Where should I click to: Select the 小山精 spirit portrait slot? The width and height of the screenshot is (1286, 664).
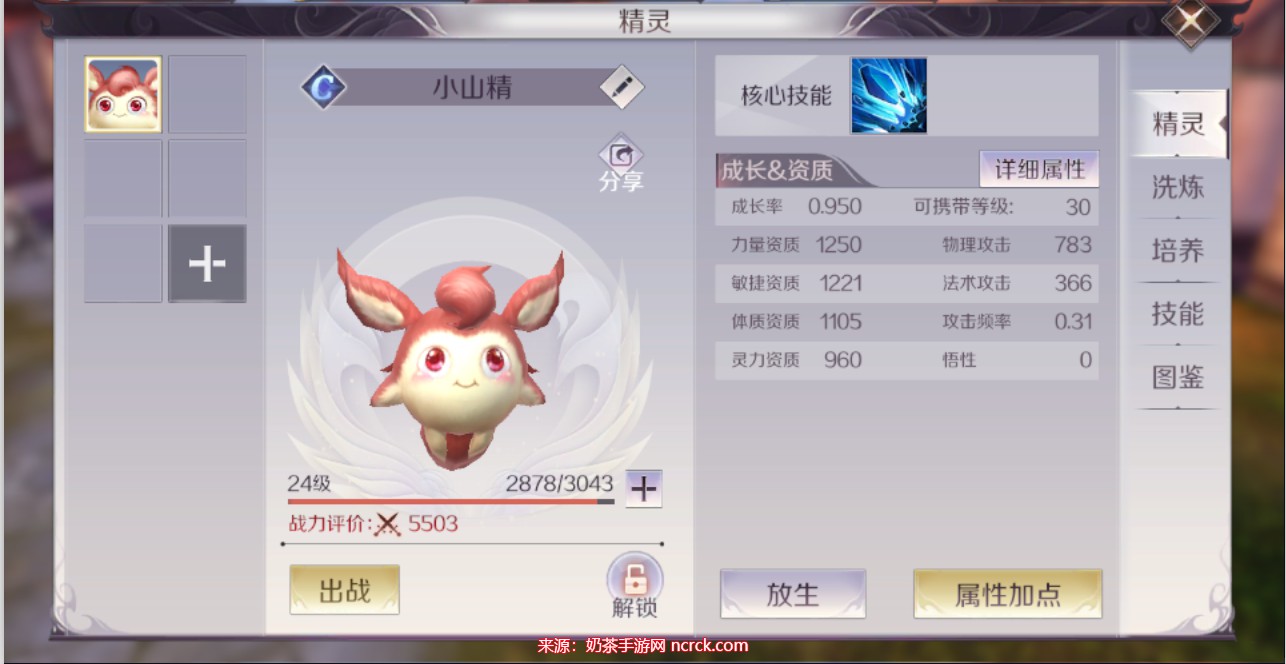click(123, 94)
